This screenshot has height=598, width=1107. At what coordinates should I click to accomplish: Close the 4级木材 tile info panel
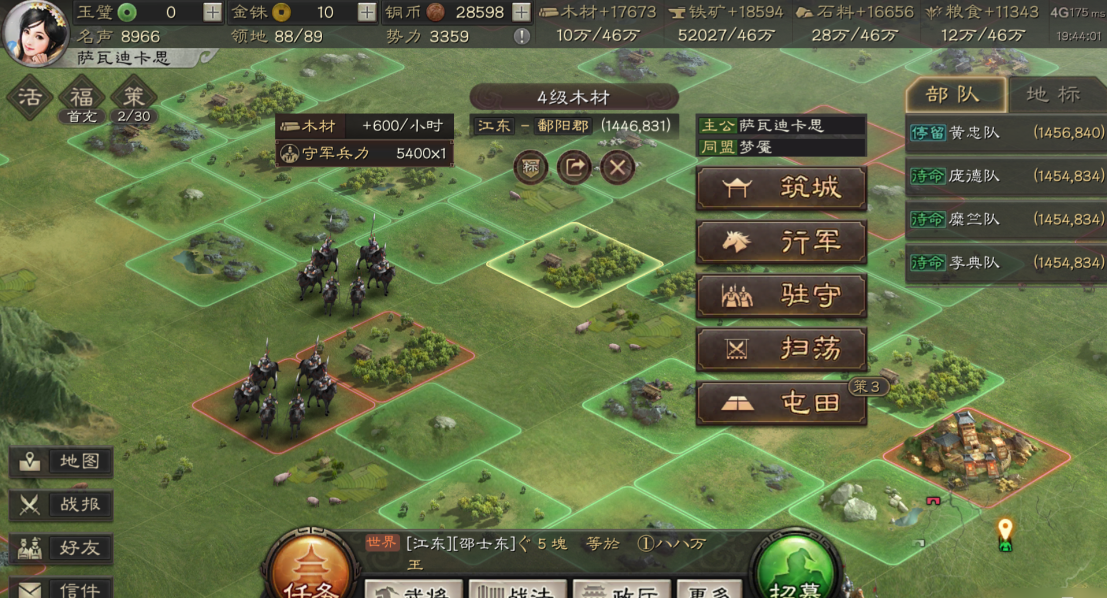[x=618, y=167]
